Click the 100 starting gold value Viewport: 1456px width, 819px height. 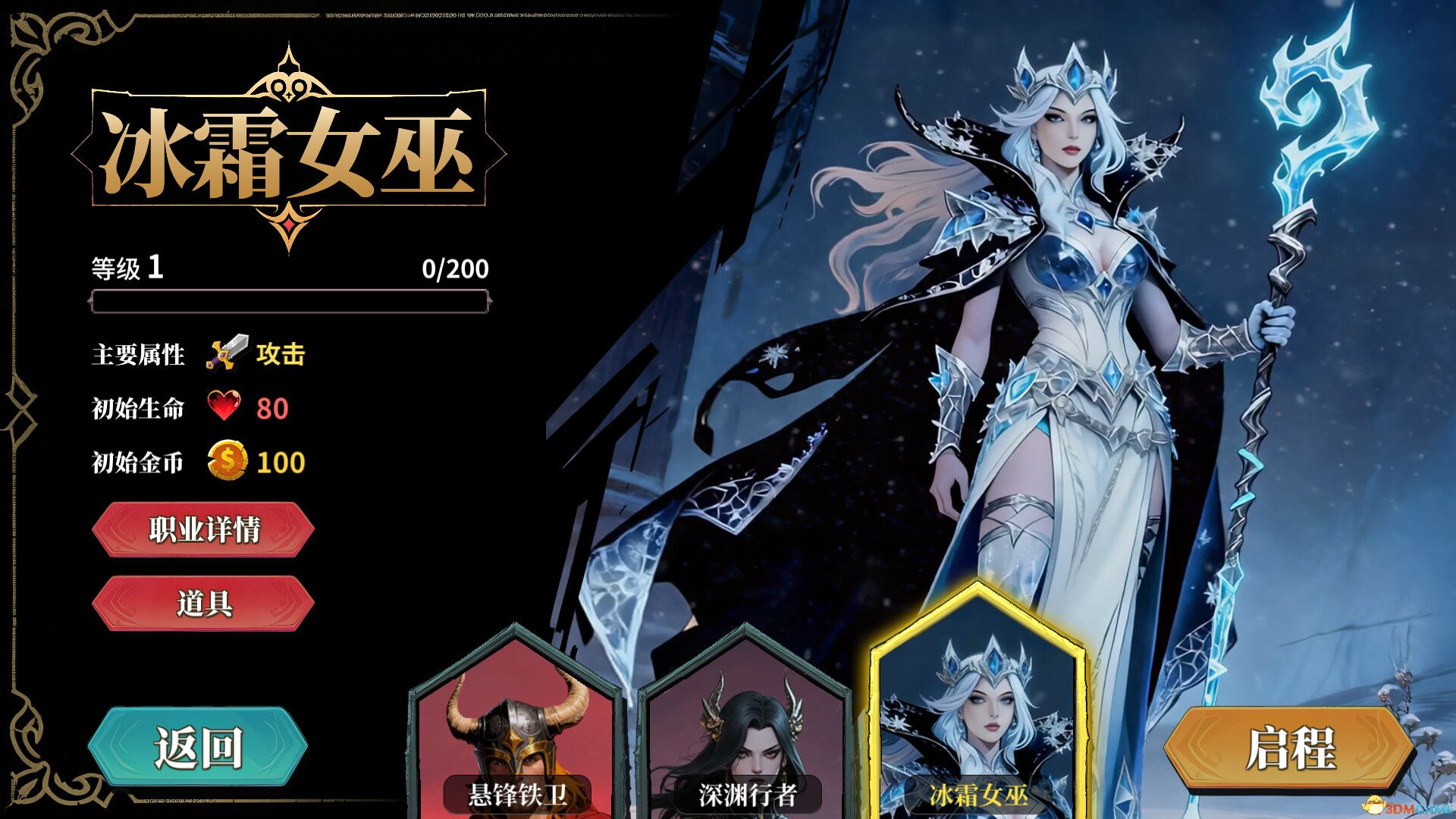click(280, 460)
